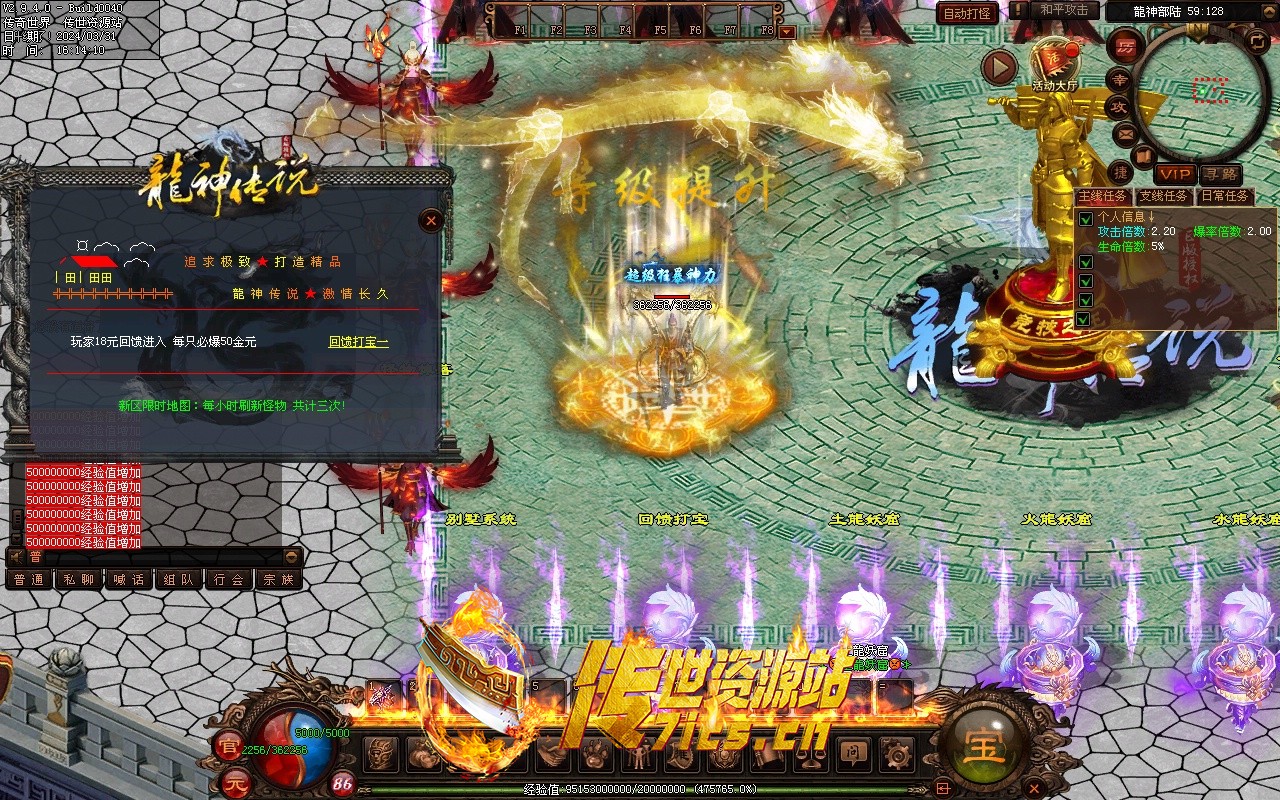1280x800 pixels.
Task: Select the 行会 guild chat channel
Action: tap(229, 579)
